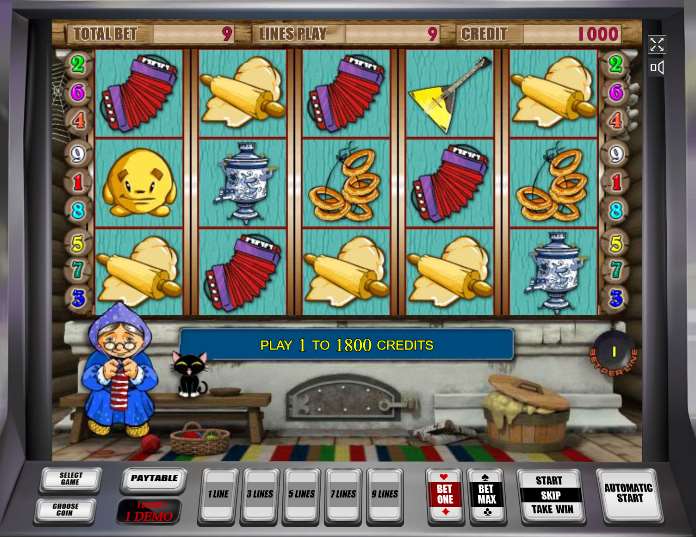Viewport: 696px width, 537px height.
Task: Place the maximum bet with Bet Max
Action: 486,495
